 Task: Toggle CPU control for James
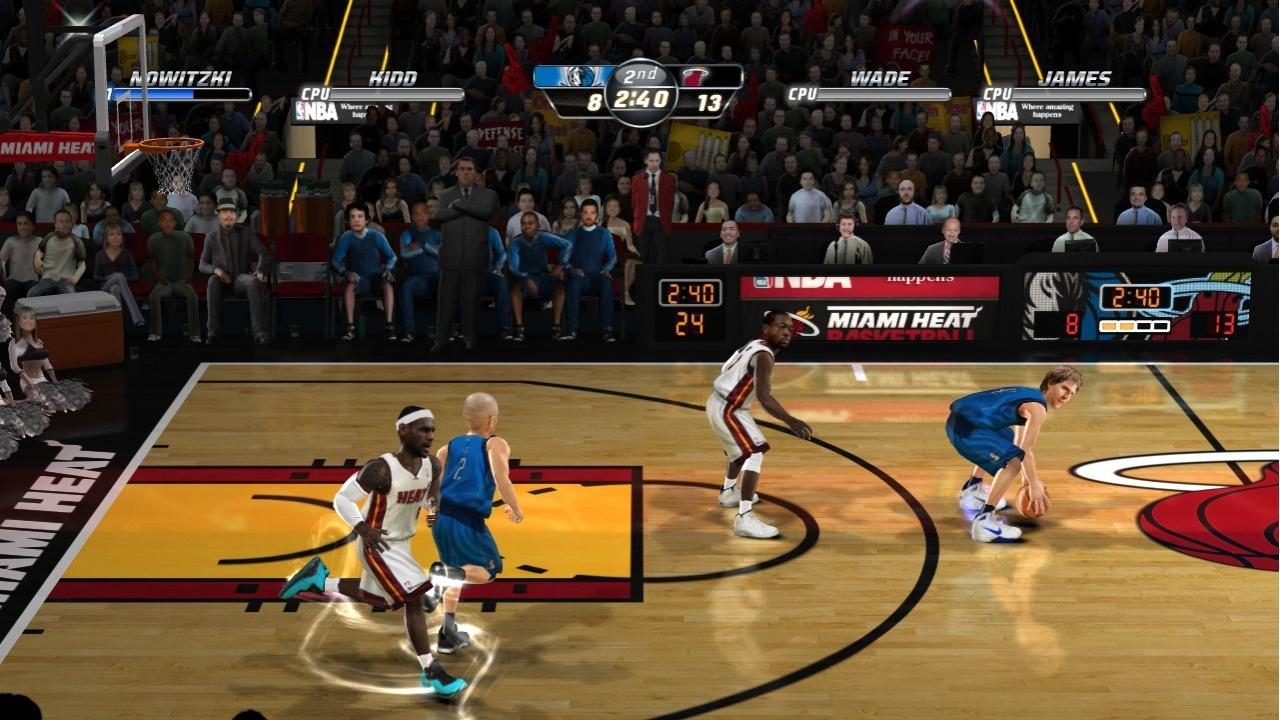(997, 93)
